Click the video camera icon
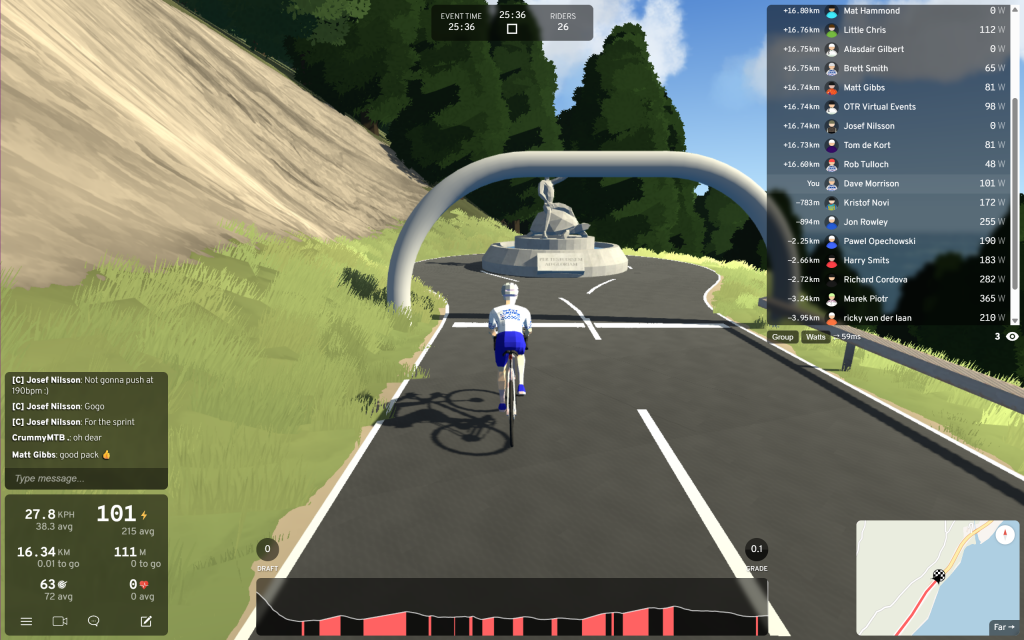This screenshot has height=640, width=1024. pos(59,621)
